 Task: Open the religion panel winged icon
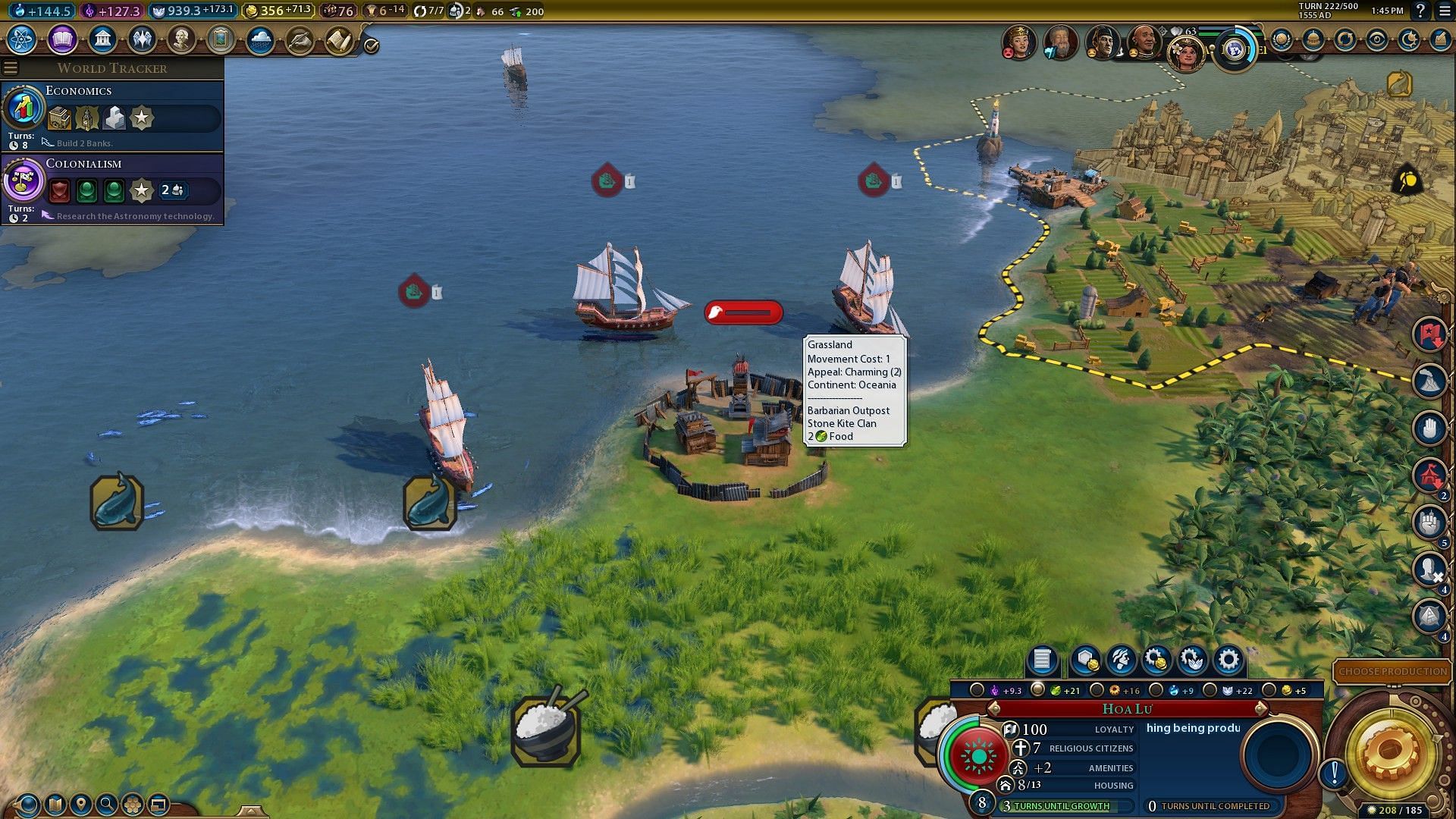pos(142,39)
